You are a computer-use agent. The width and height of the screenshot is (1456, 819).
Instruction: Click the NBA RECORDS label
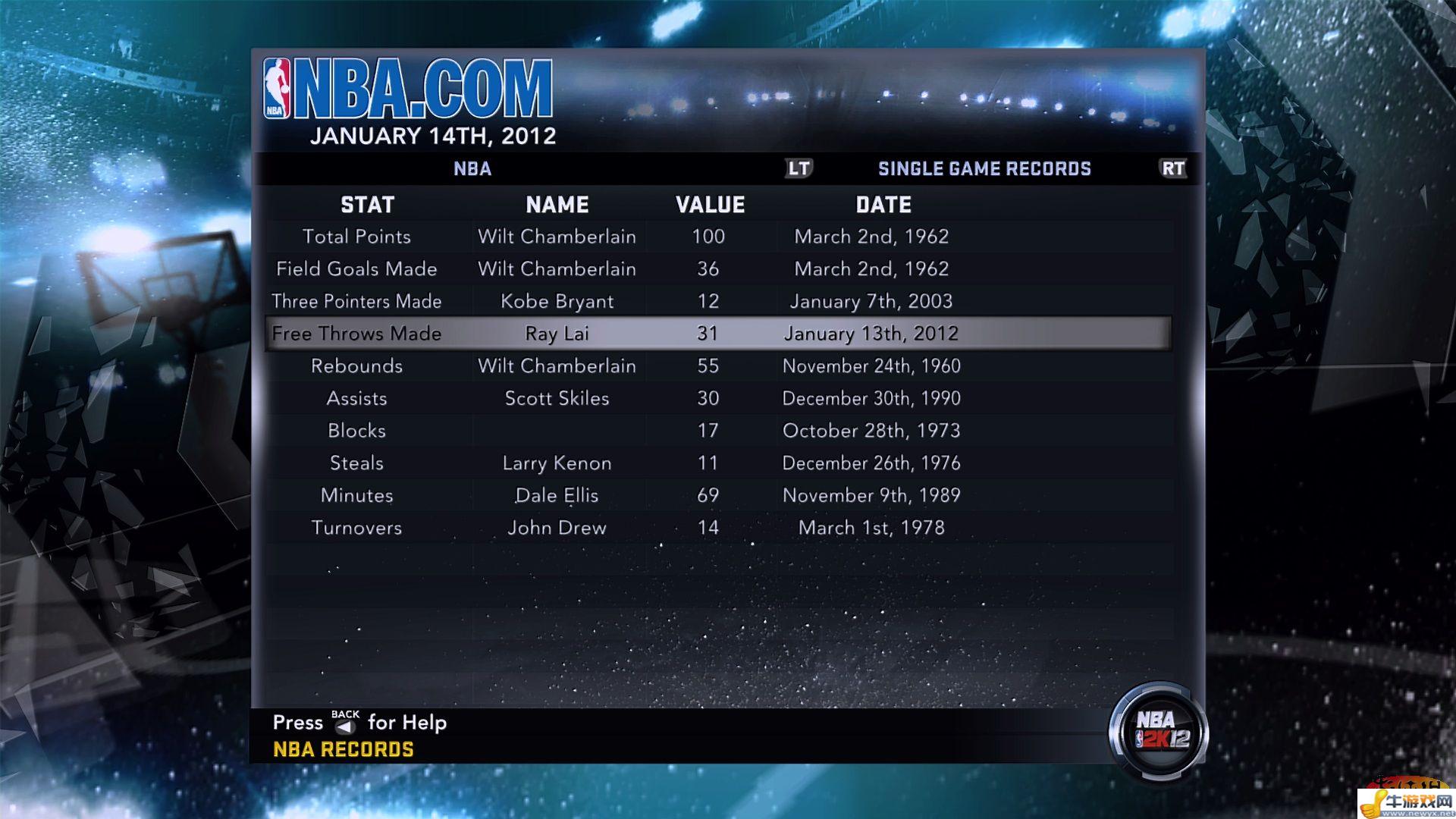pyautogui.click(x=344, y=749)
